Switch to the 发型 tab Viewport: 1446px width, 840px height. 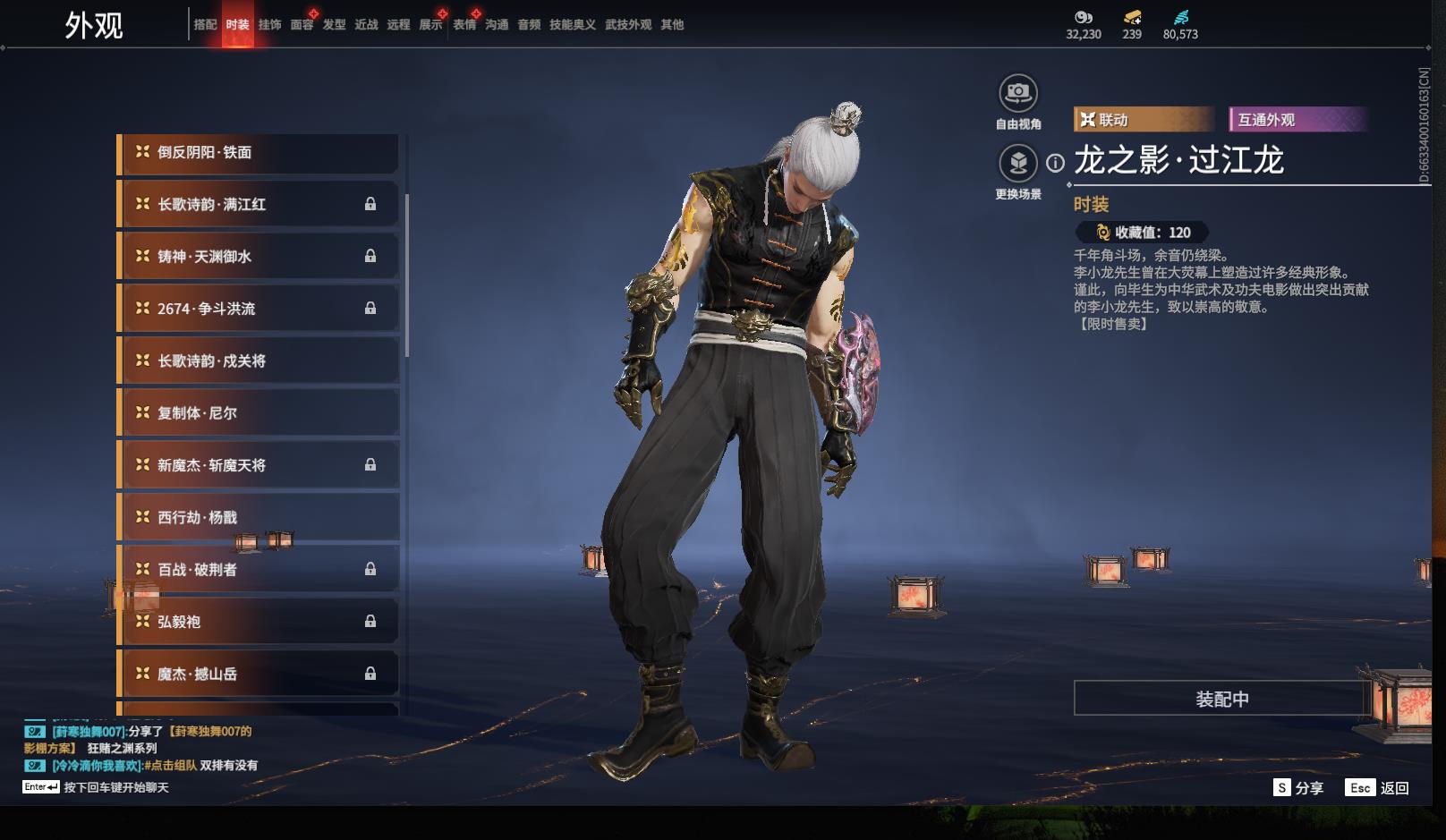click(334, 25)
